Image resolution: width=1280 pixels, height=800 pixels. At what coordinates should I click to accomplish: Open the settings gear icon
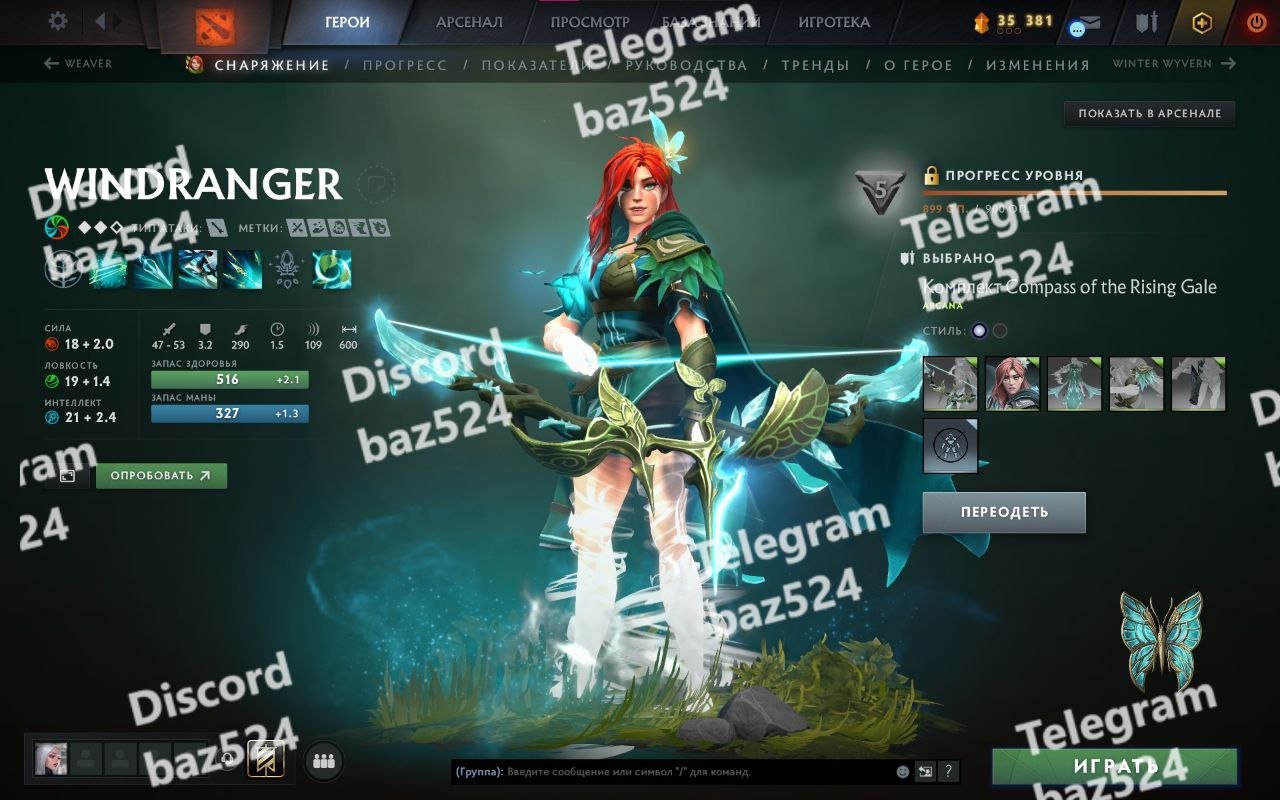click(58, 21)
